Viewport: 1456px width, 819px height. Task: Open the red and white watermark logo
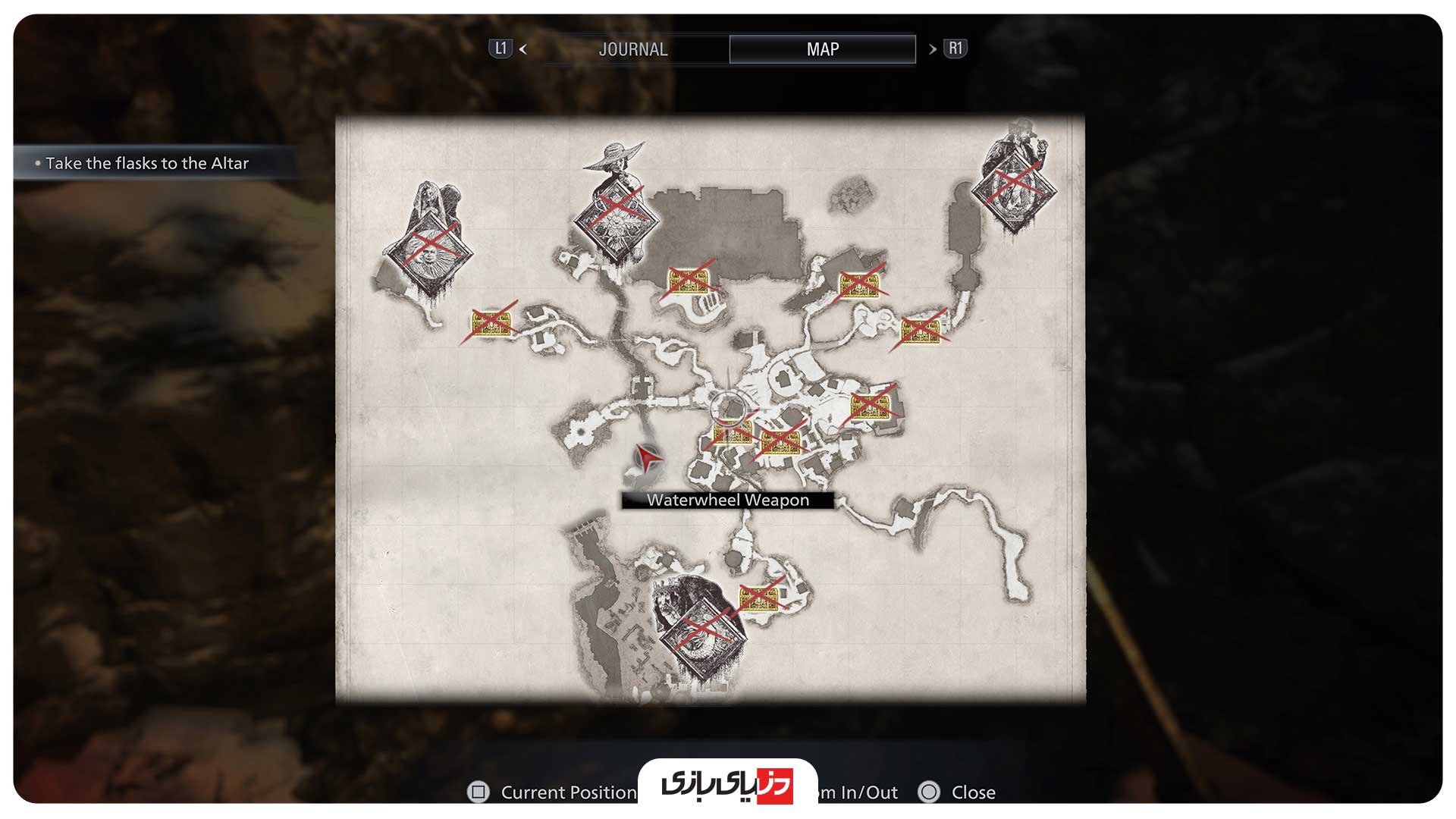coord(727,785)
